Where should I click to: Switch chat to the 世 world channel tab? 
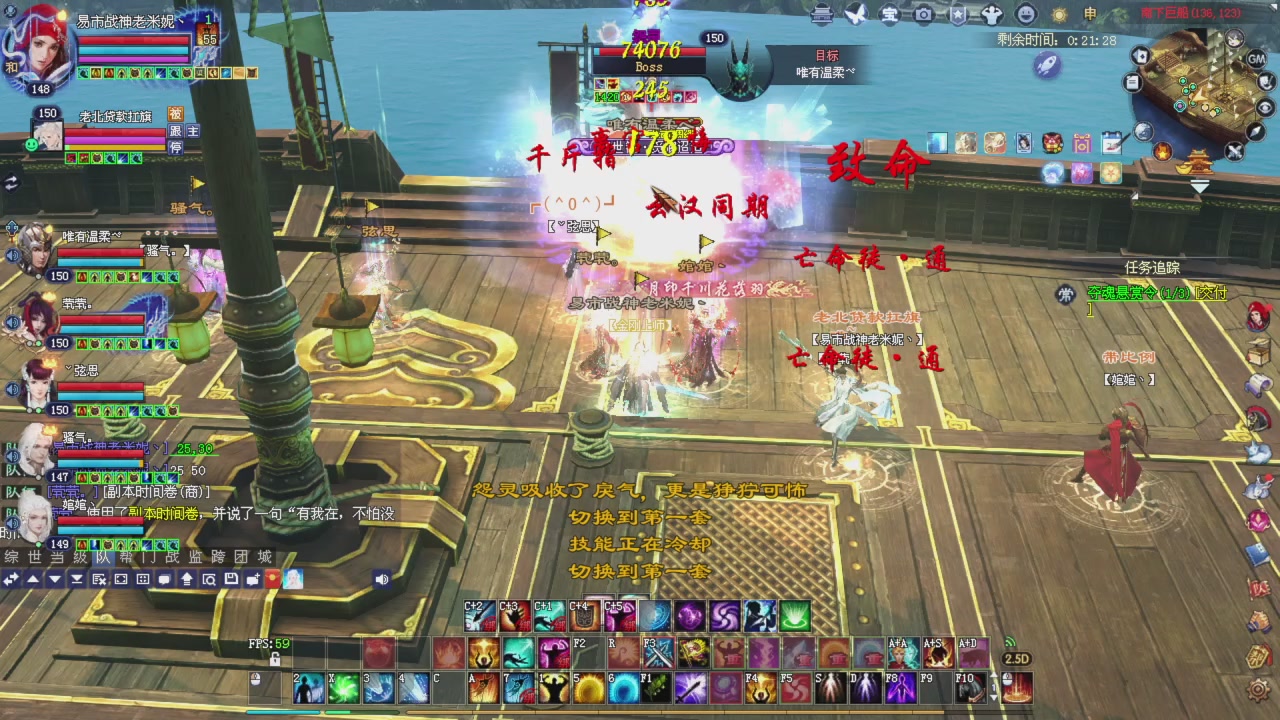pos(34,557)
